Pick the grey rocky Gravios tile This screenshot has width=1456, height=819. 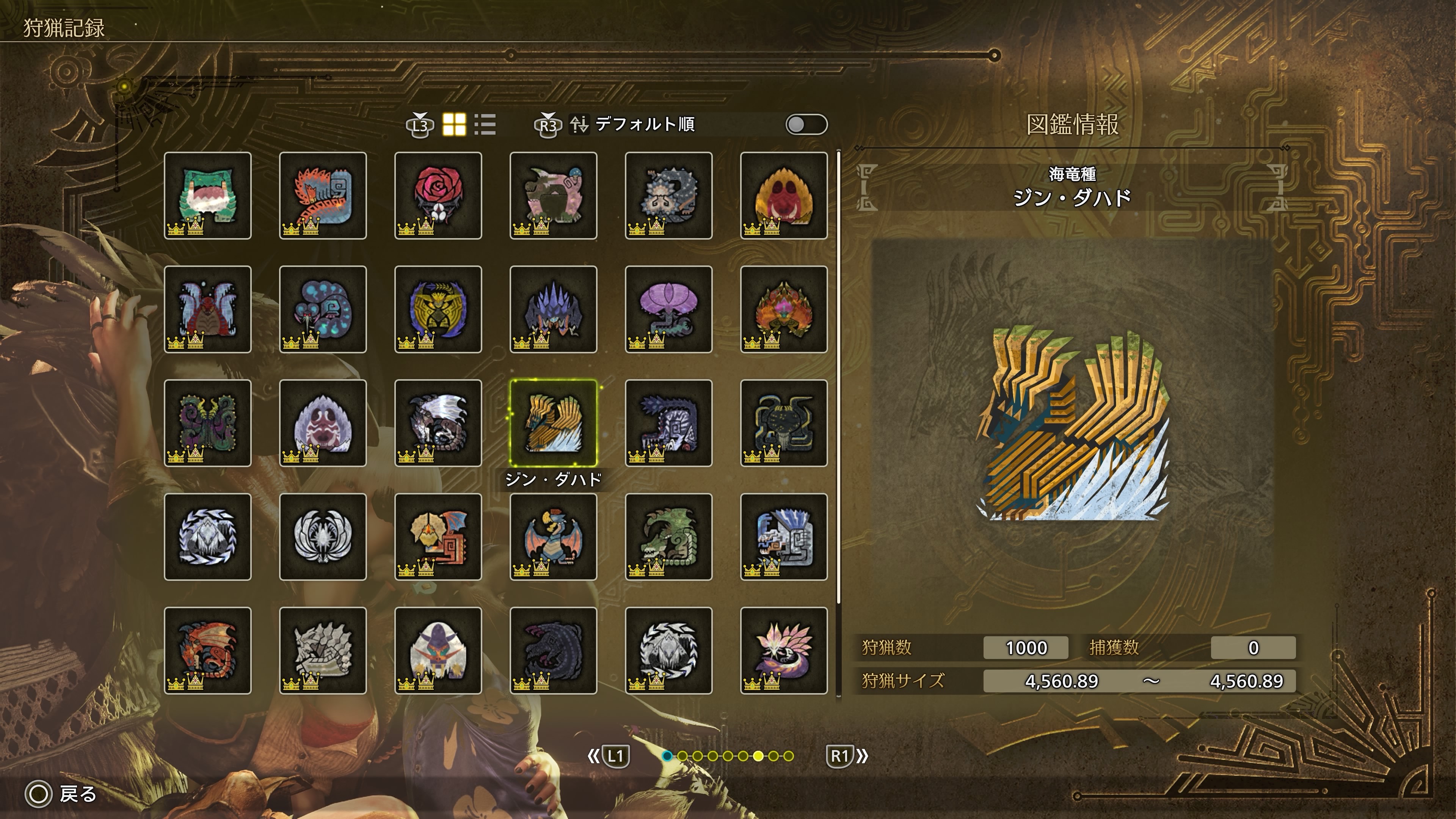coord(323,650)
